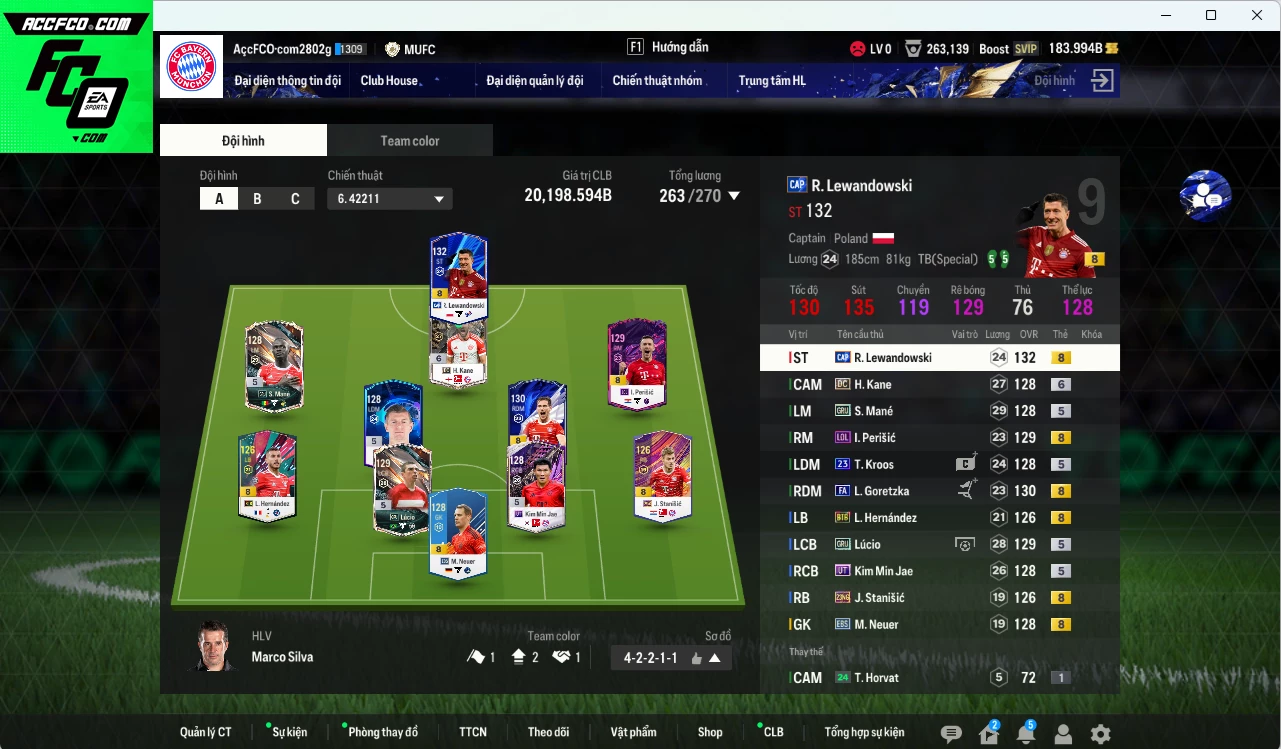Click the club house icon with badge 2

pos(987,736)
